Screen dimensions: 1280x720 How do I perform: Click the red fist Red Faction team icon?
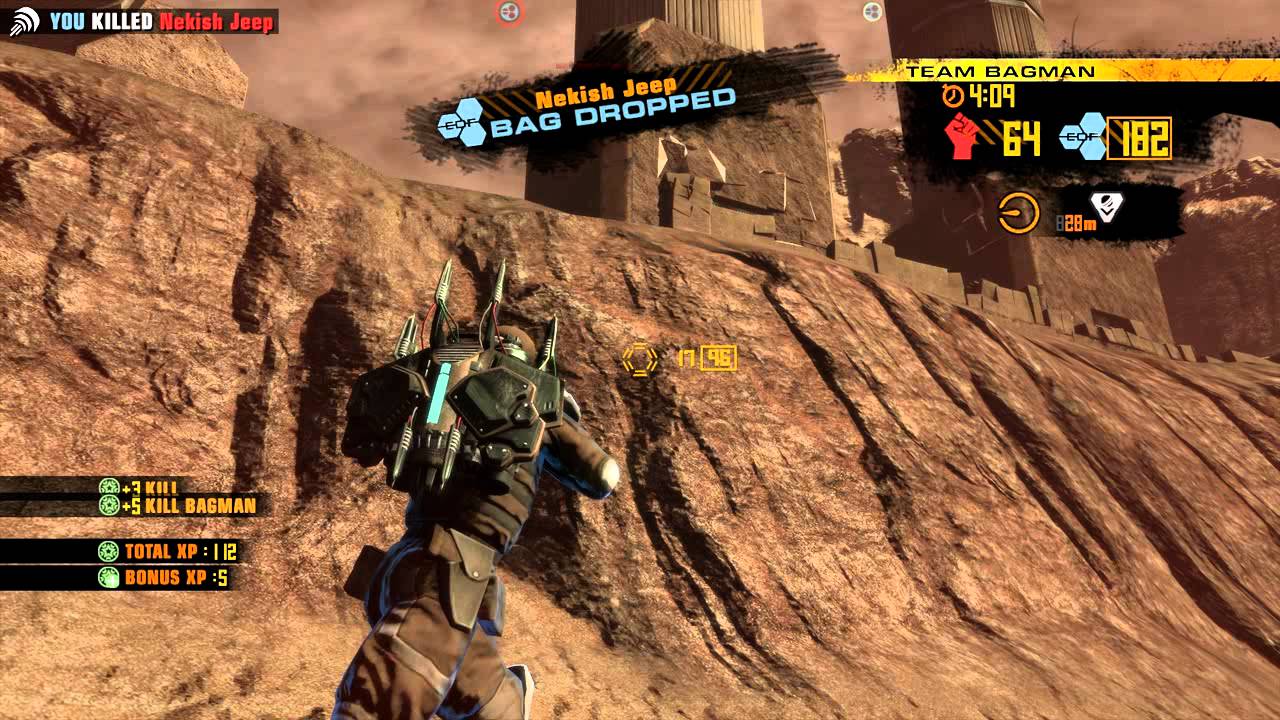tap(962, 136)
